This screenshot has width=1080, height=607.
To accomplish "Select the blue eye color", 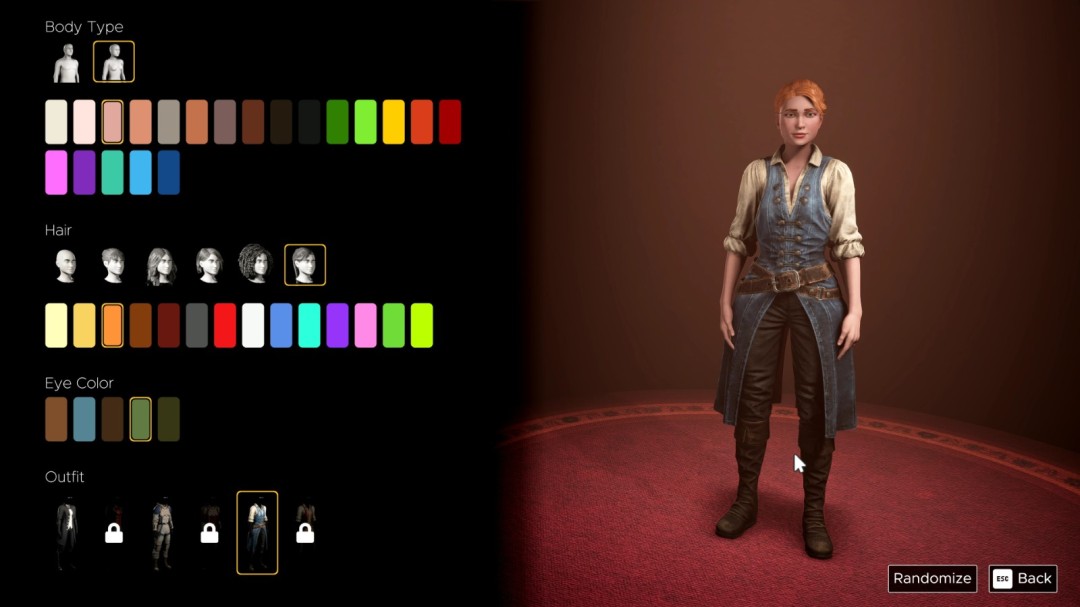I will pyautogui.click(x=84, y=419).
